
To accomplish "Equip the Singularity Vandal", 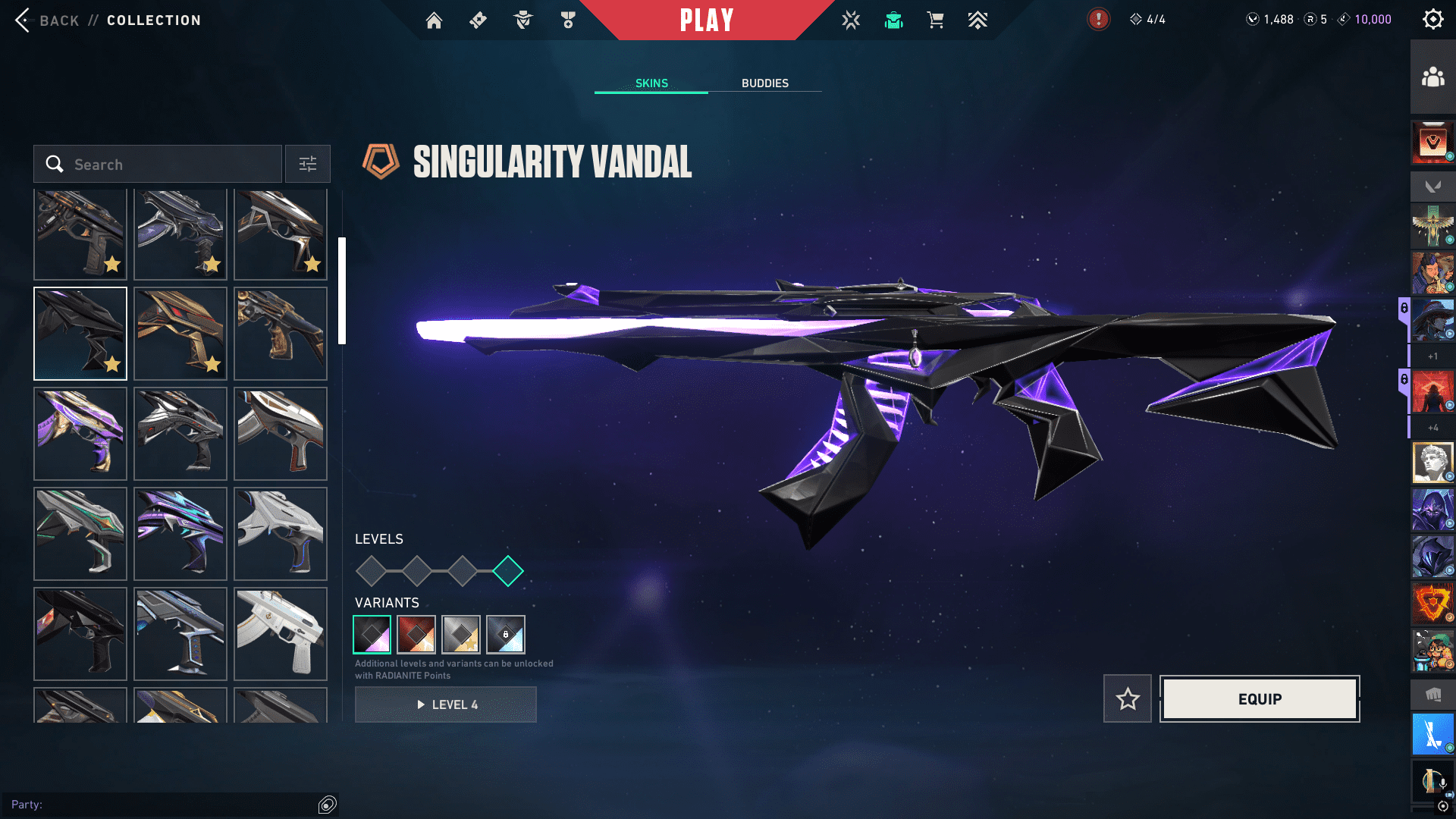I will coord(1260,699).
